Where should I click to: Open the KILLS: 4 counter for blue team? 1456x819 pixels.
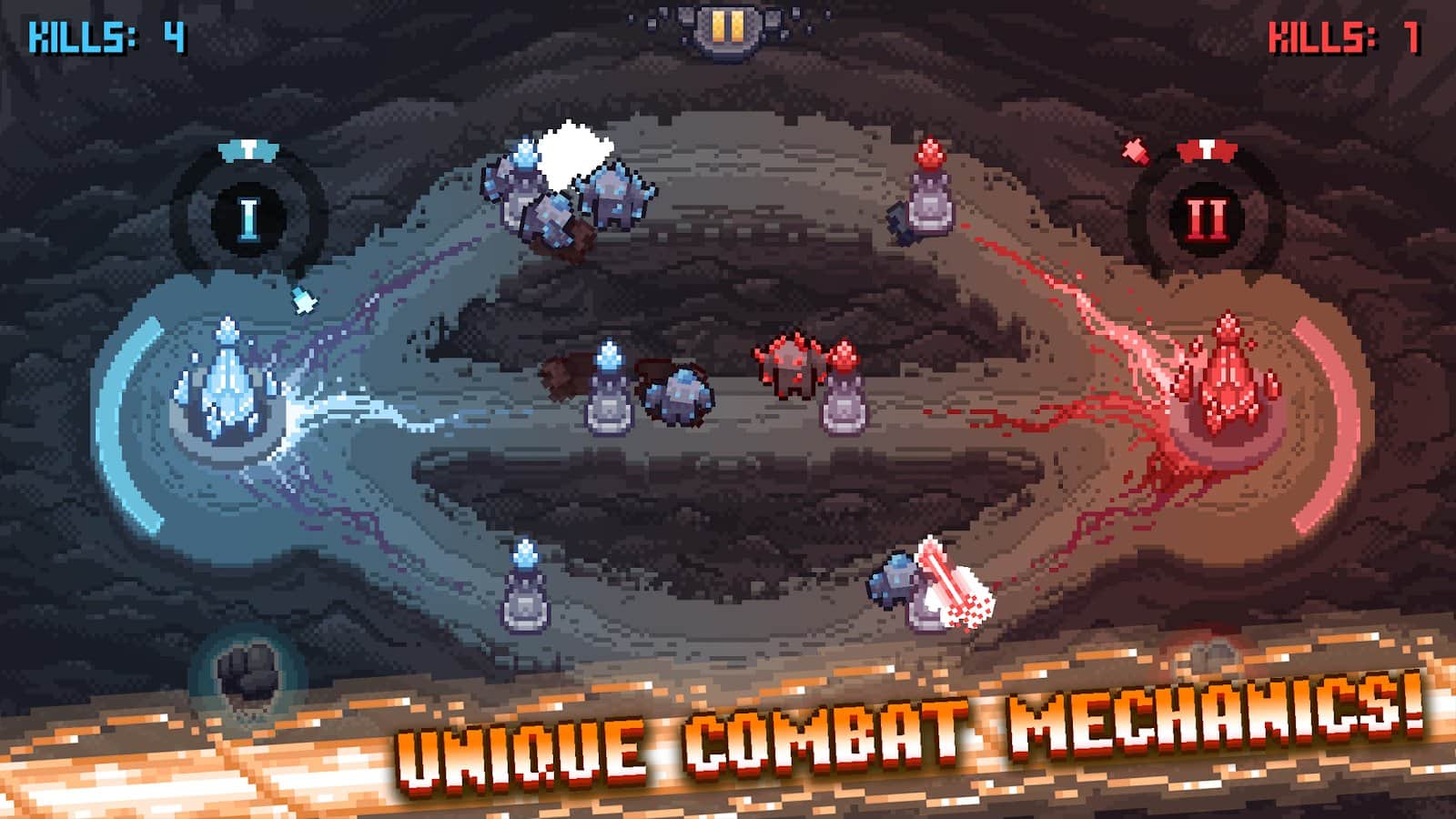coord(105,36)
